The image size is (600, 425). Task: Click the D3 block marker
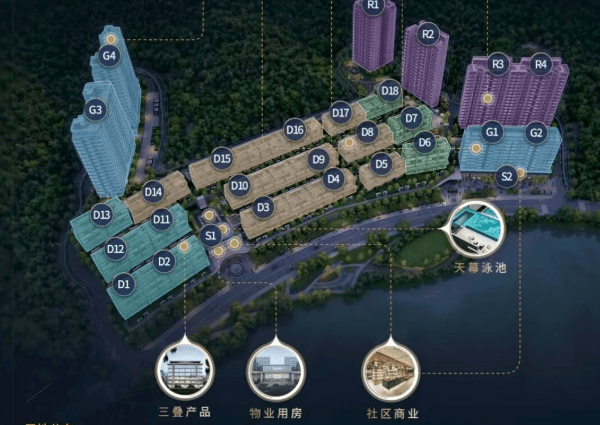point(264,208)
